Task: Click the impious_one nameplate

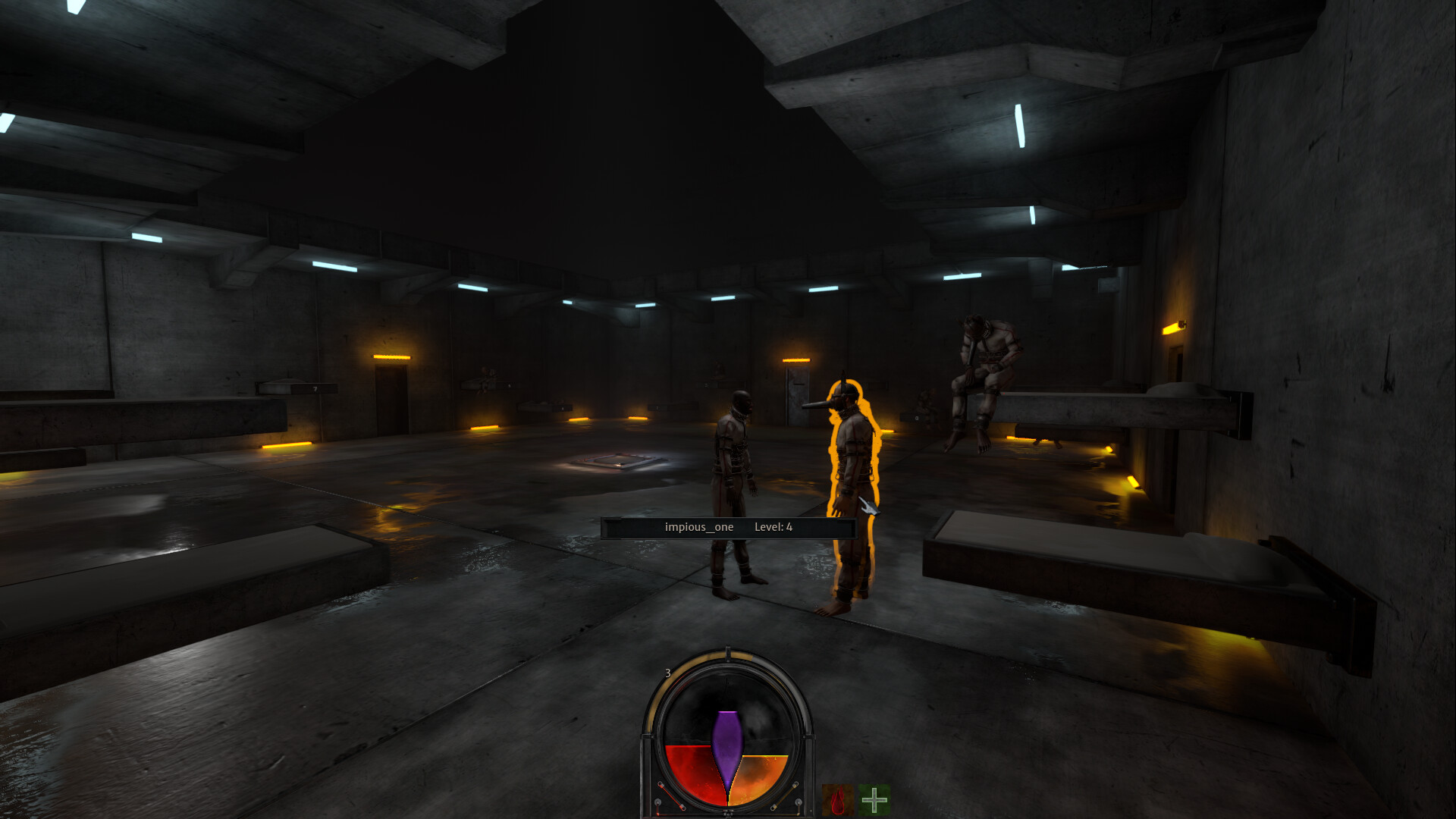Action: [698, 527]
